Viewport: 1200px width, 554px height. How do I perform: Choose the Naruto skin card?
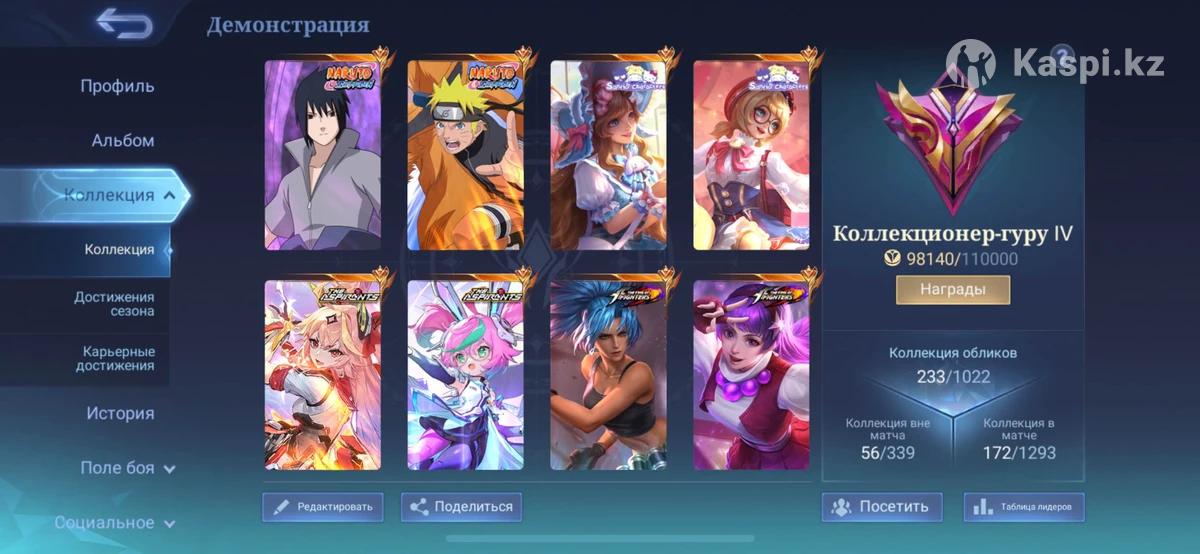pyautogui.click(x=465, y=155)
